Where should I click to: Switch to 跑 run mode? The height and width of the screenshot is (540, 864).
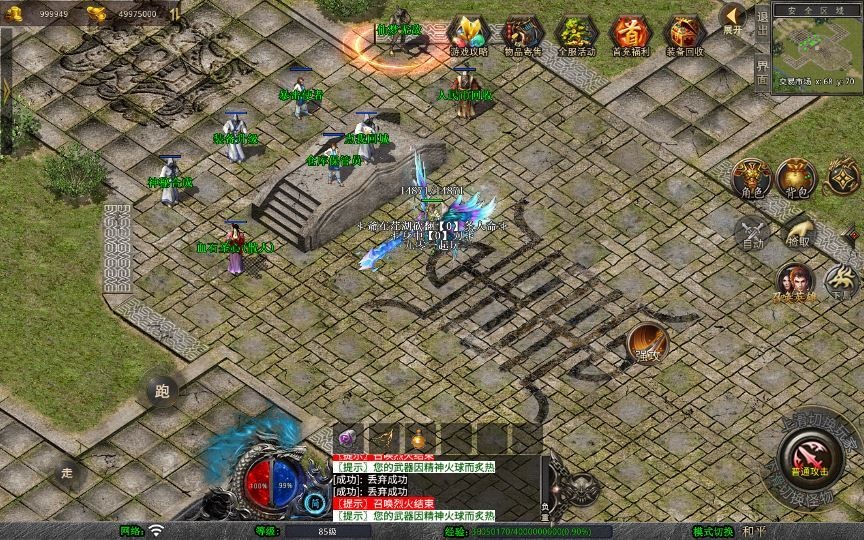[x=162, y=392]
